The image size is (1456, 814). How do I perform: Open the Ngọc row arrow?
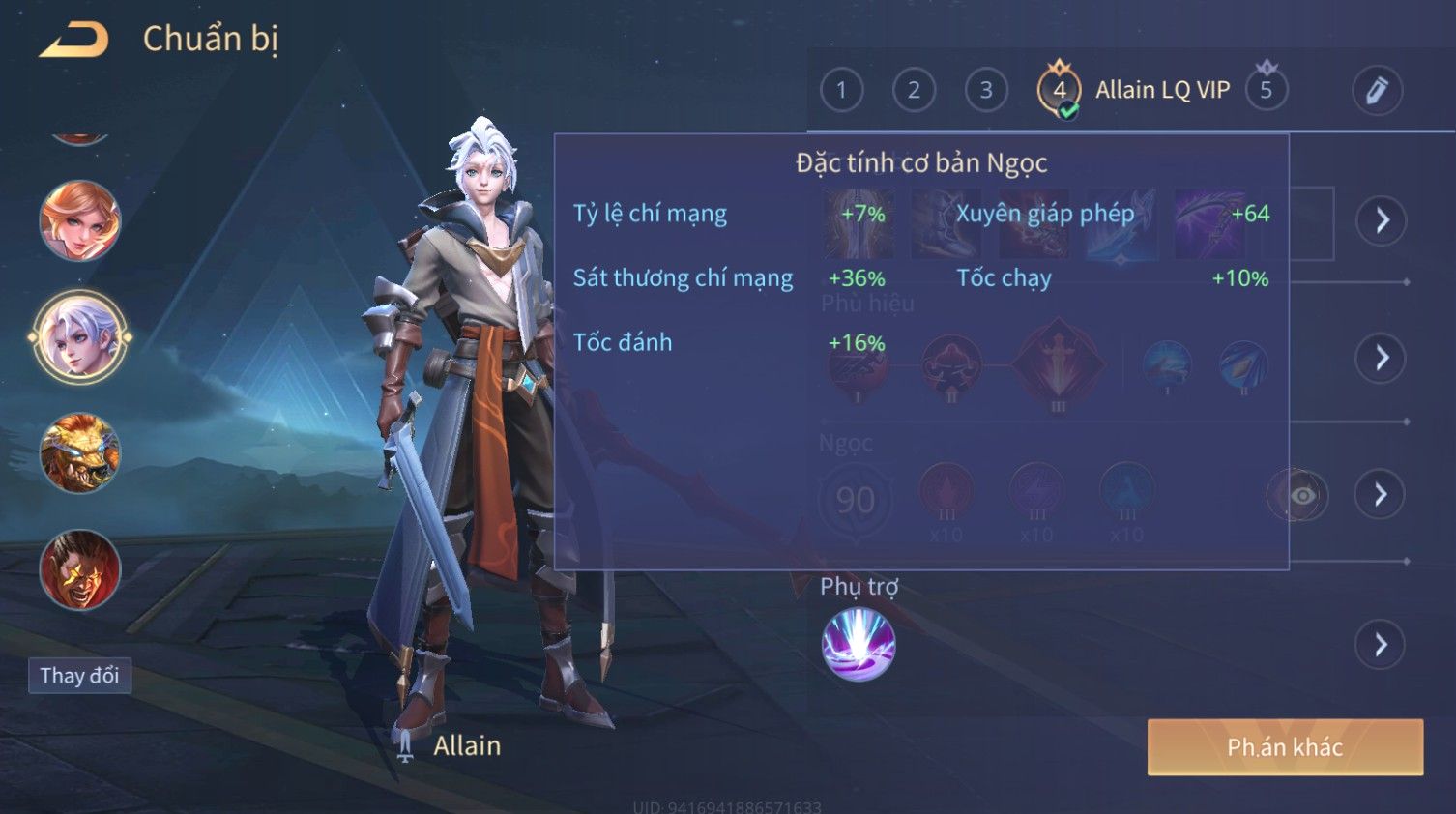(x=1381, y=495)
